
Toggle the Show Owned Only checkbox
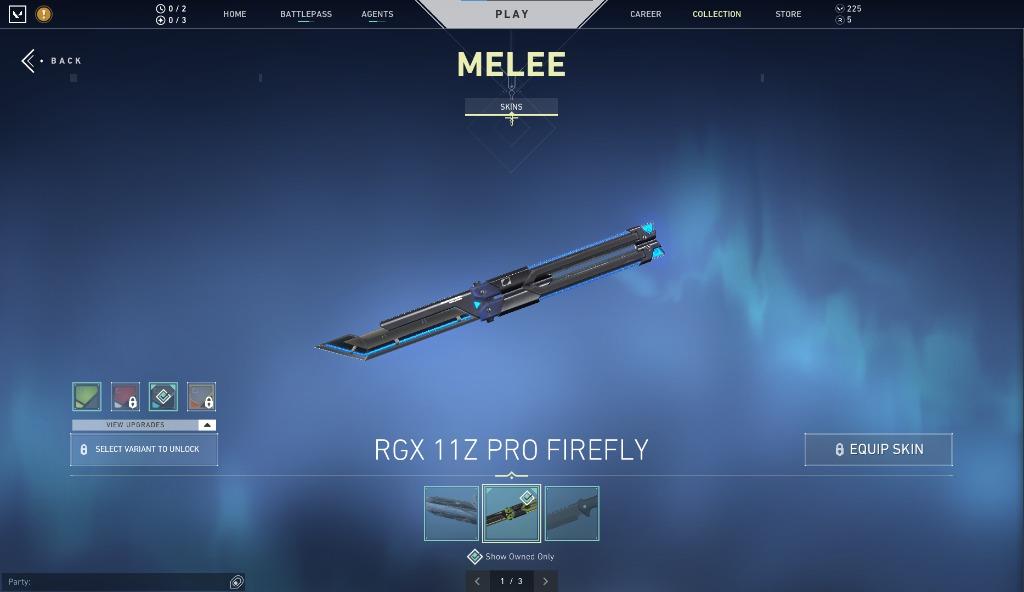(475, 557)
